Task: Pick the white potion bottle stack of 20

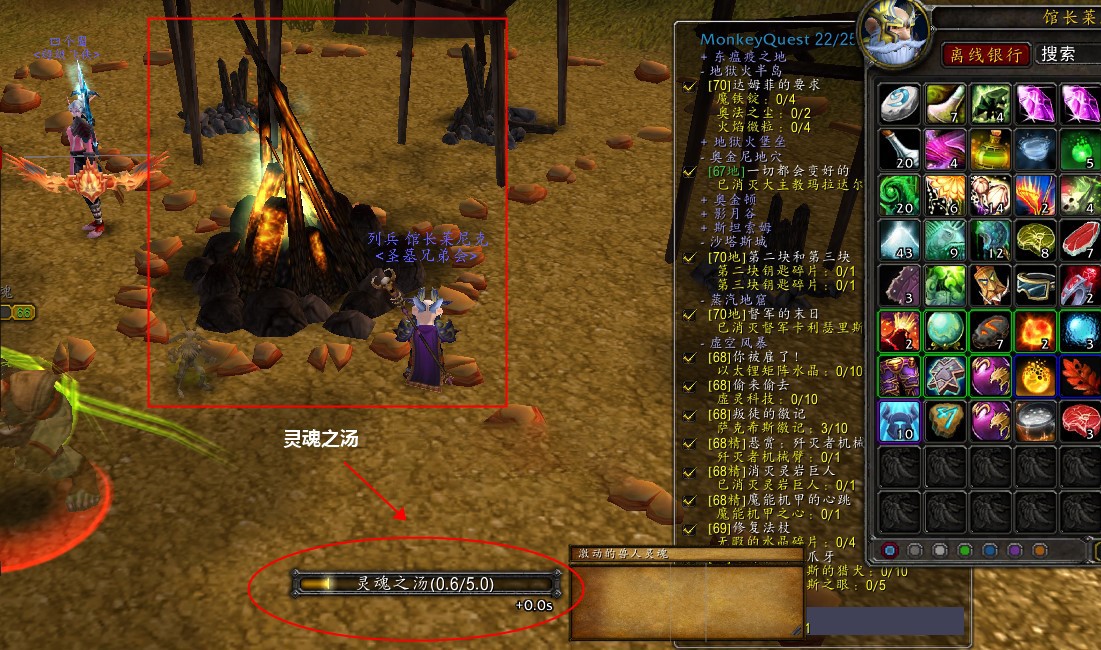Action: (x=900, y=150)
